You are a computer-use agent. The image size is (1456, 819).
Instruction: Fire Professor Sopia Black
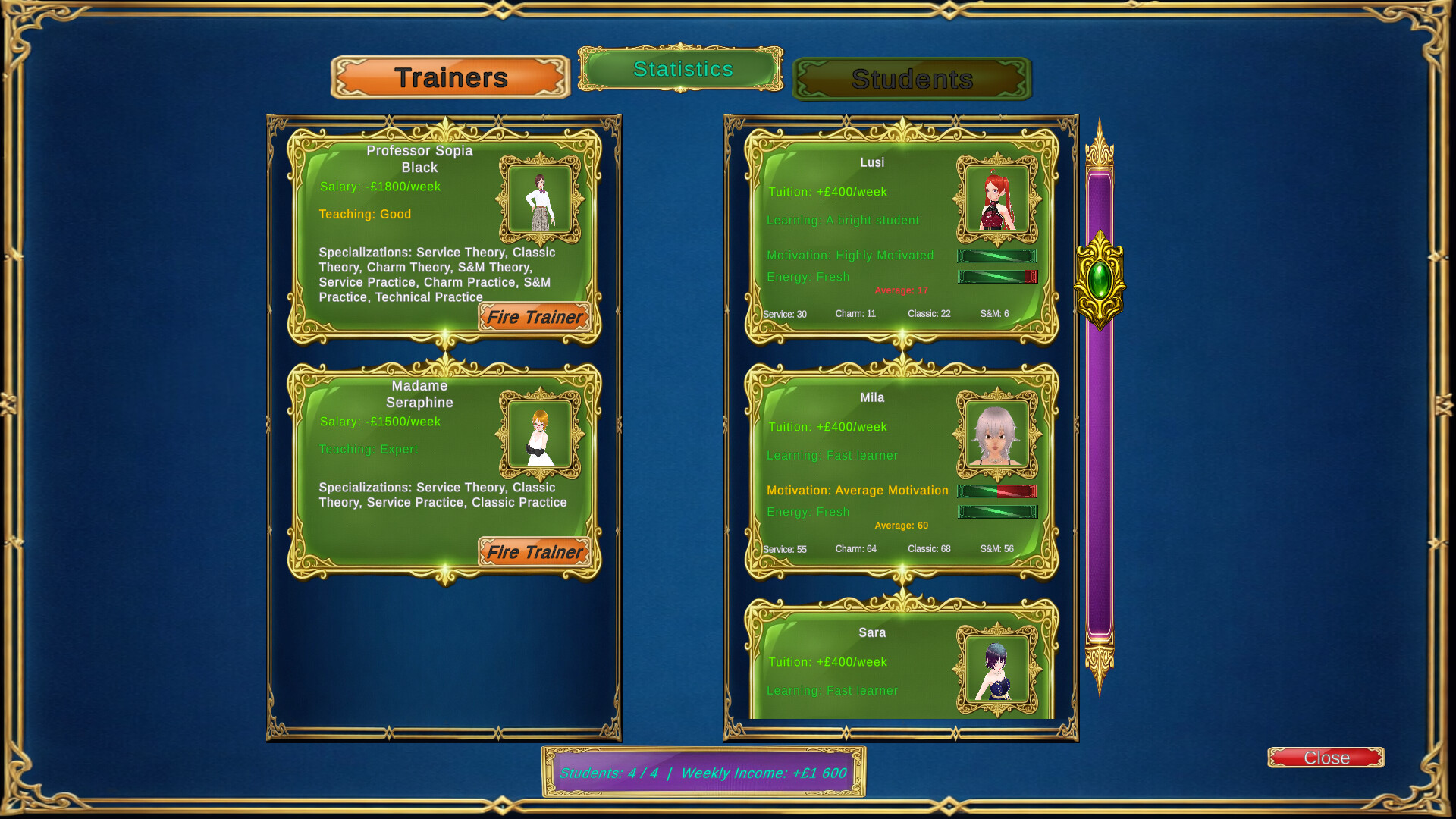coord(535,317)
